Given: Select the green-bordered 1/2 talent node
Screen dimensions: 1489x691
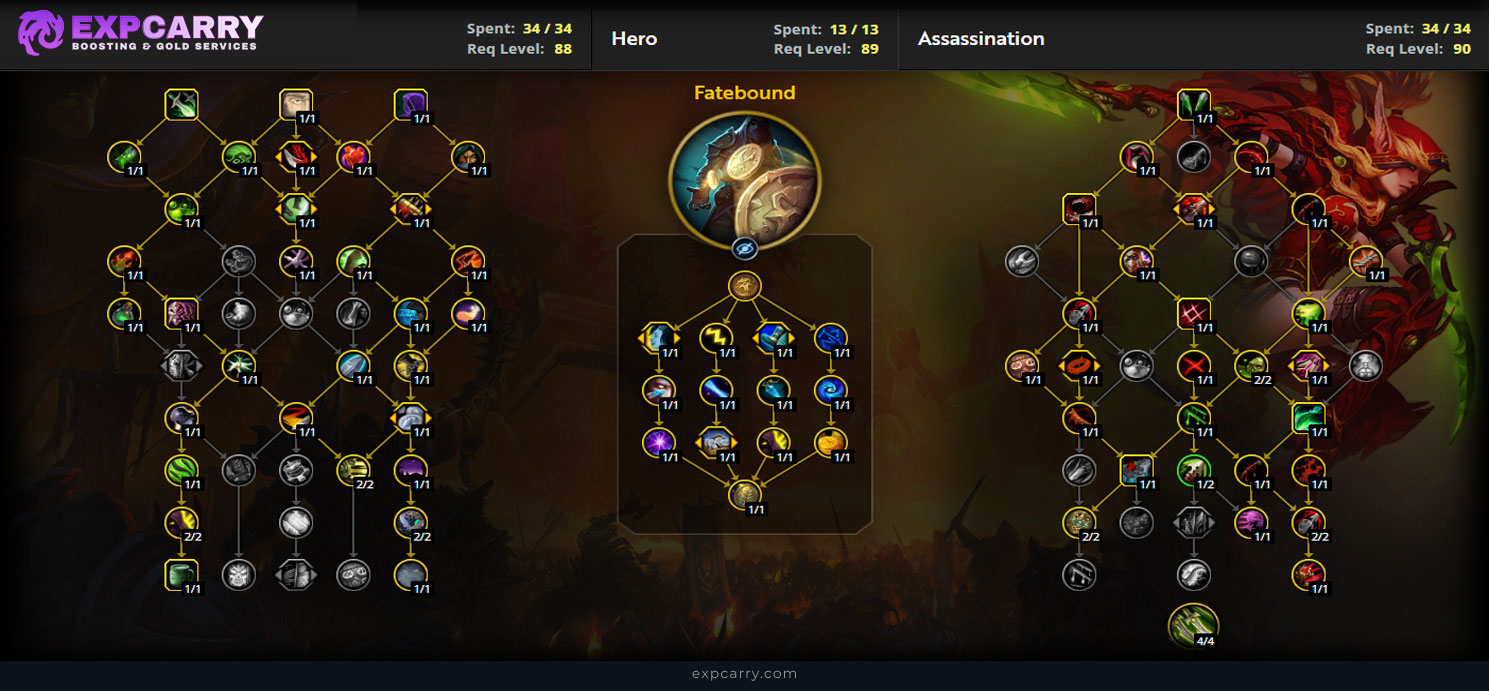Looking at the screenshot, I should point(1193,470).
